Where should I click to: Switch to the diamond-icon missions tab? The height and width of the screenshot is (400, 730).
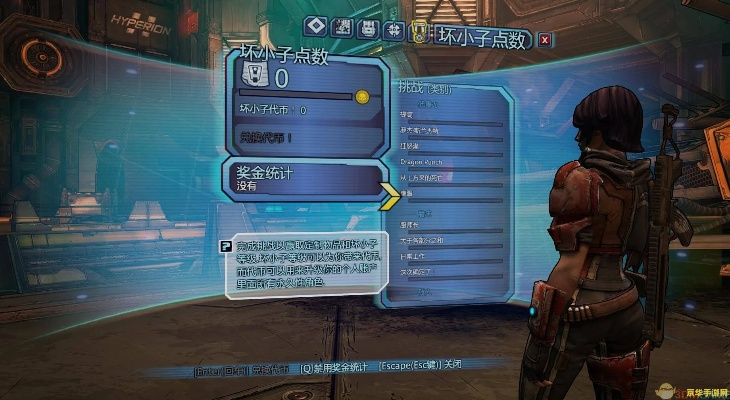316,27
